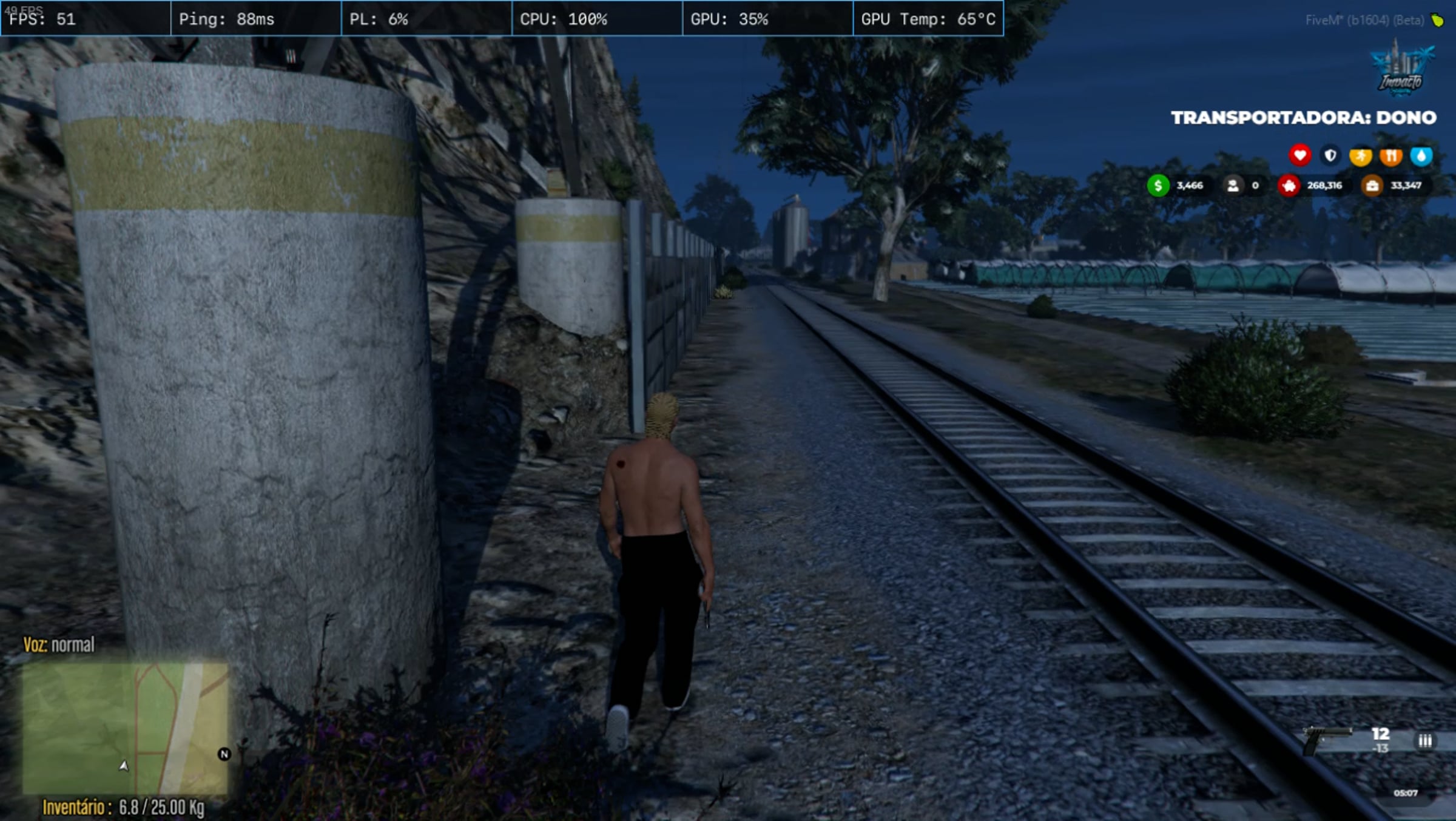Select the pistol weapon icon

tap(1327, 739)
